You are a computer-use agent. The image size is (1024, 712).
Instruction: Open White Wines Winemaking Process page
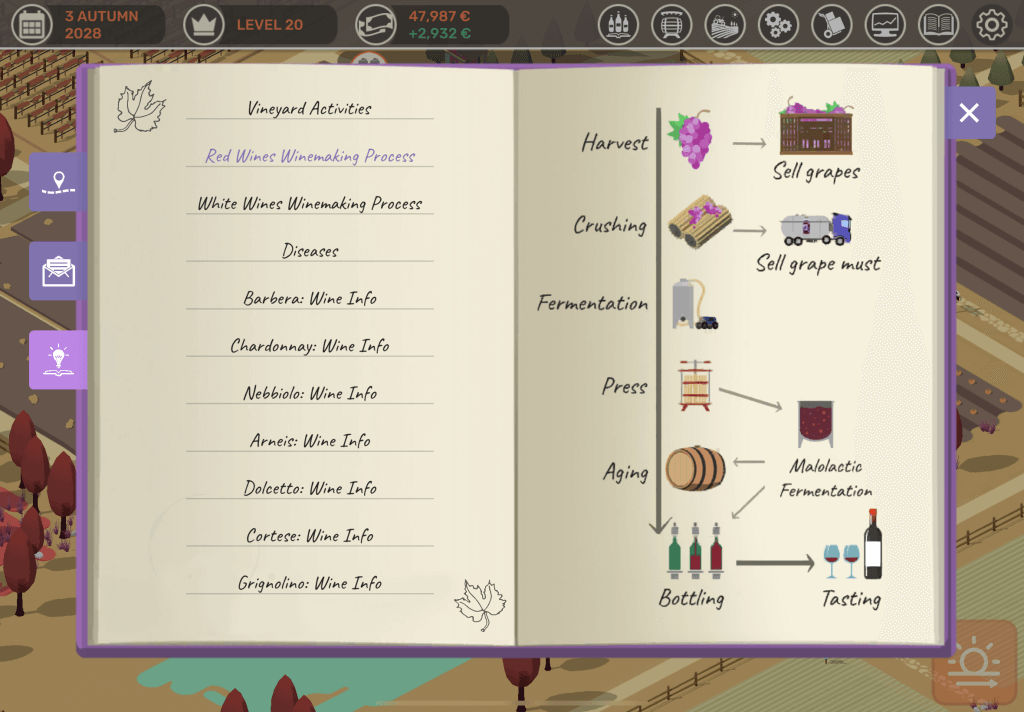pyautogui.click(x=309, y=204)
